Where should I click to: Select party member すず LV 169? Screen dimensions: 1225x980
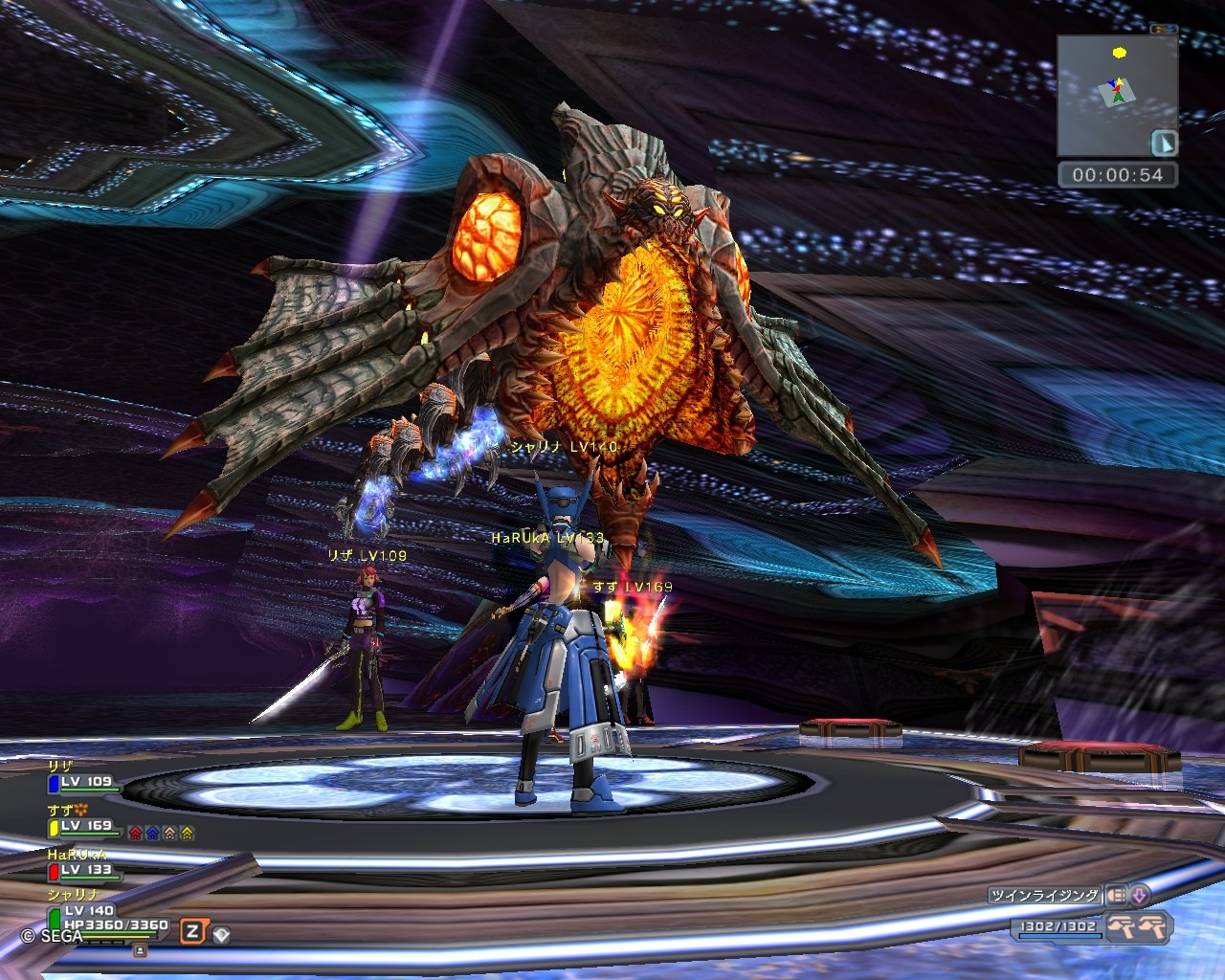84,826
